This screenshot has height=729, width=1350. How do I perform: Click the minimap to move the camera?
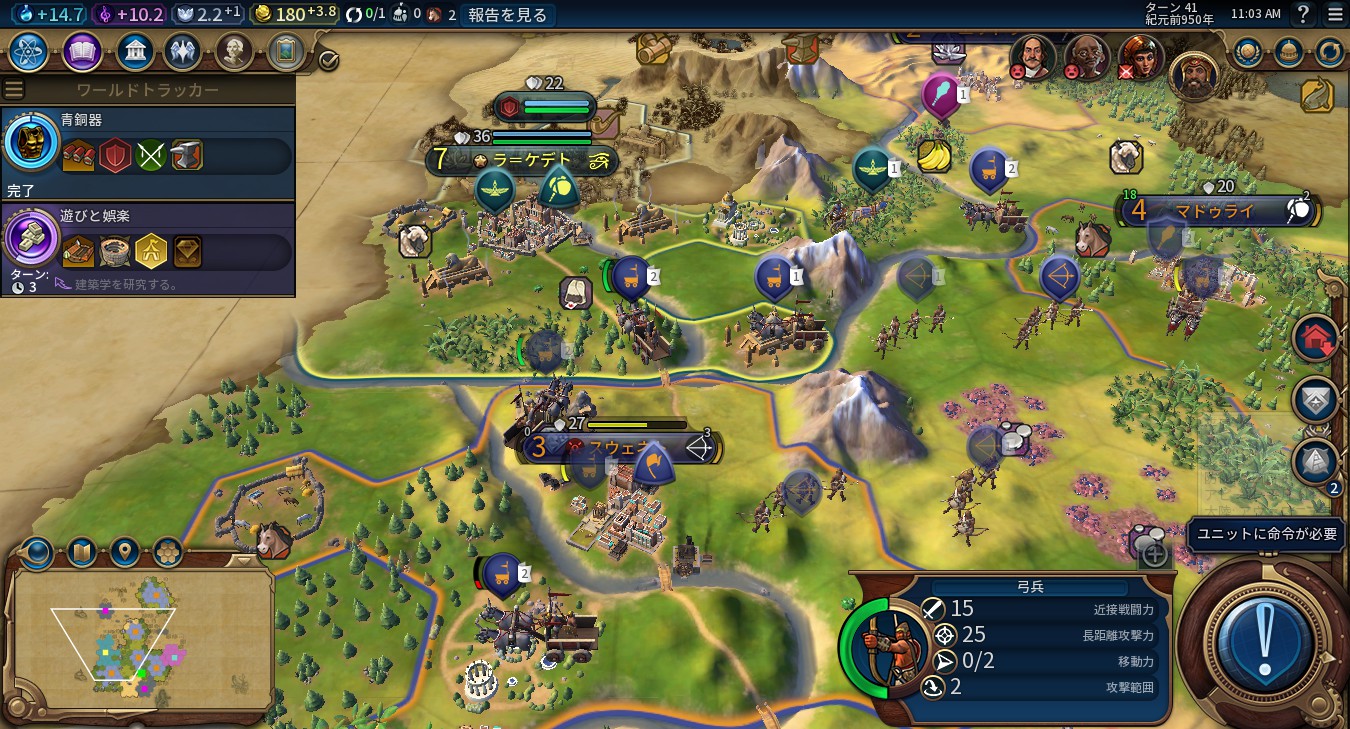coord(140,640)
